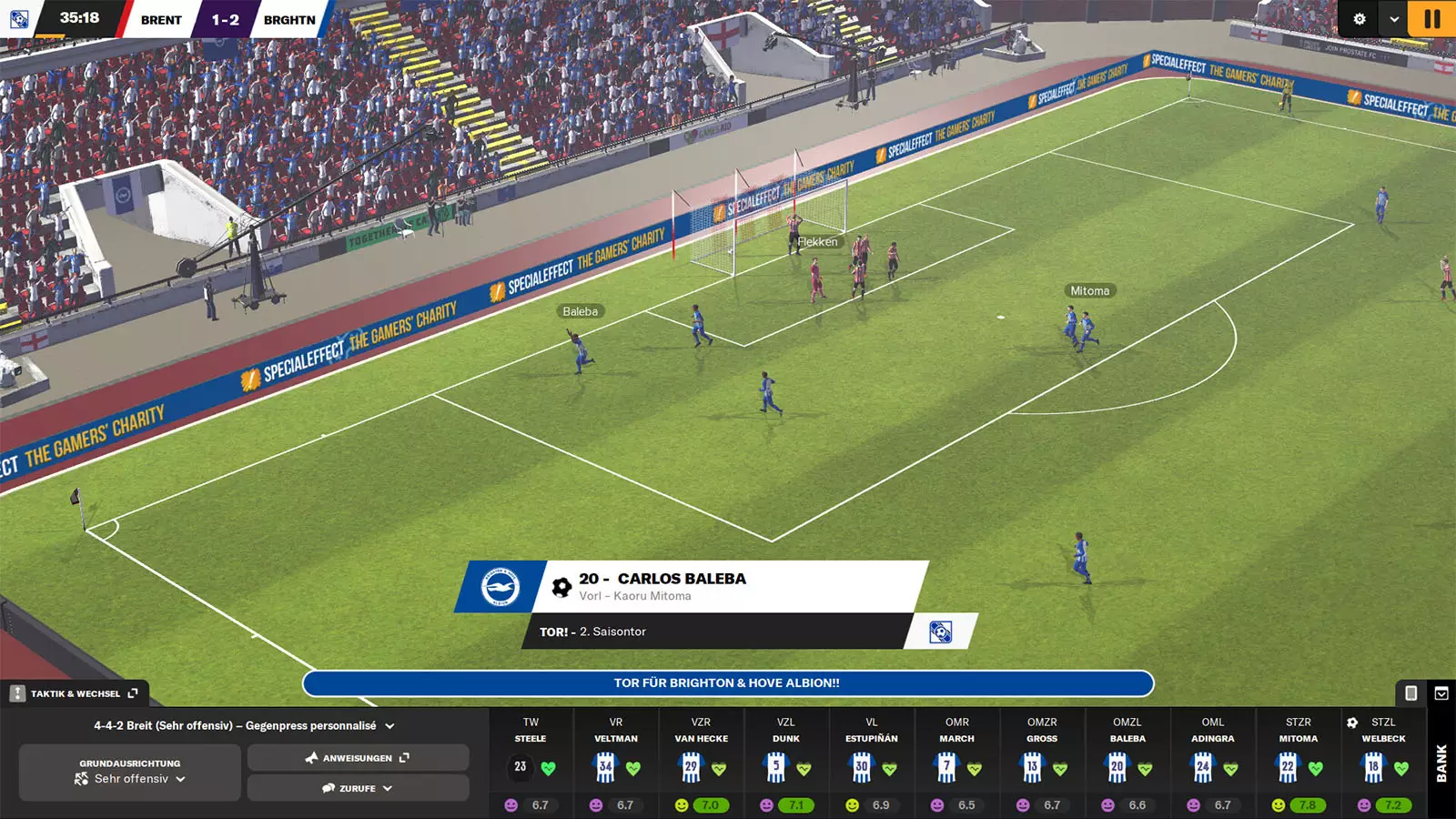This screenshot has height=819, width=1456.
Task: Open the Bank substitutes panel
Action: click(1441, 763)
